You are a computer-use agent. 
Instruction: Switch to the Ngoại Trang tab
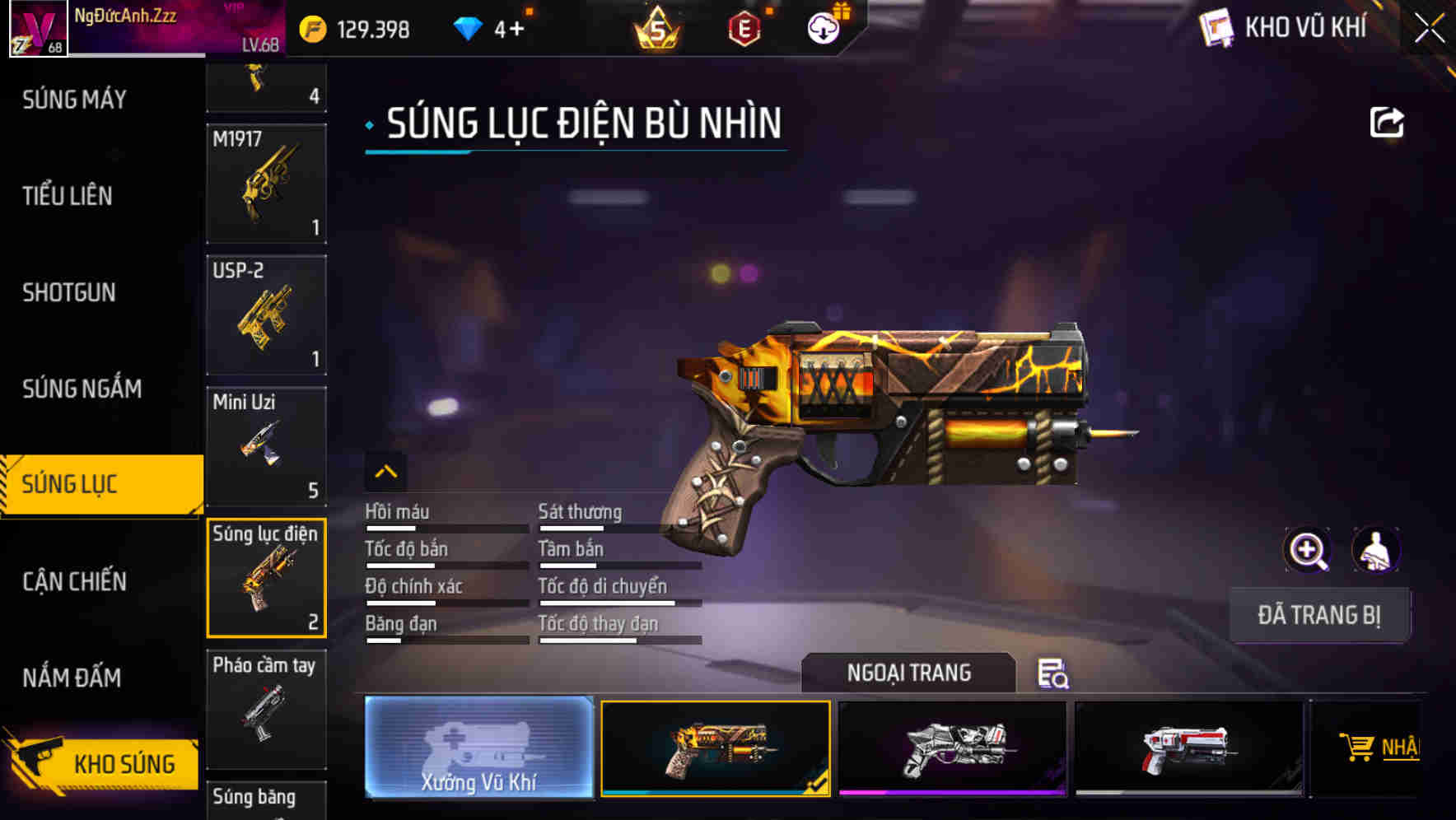click(x=909, y=673)
